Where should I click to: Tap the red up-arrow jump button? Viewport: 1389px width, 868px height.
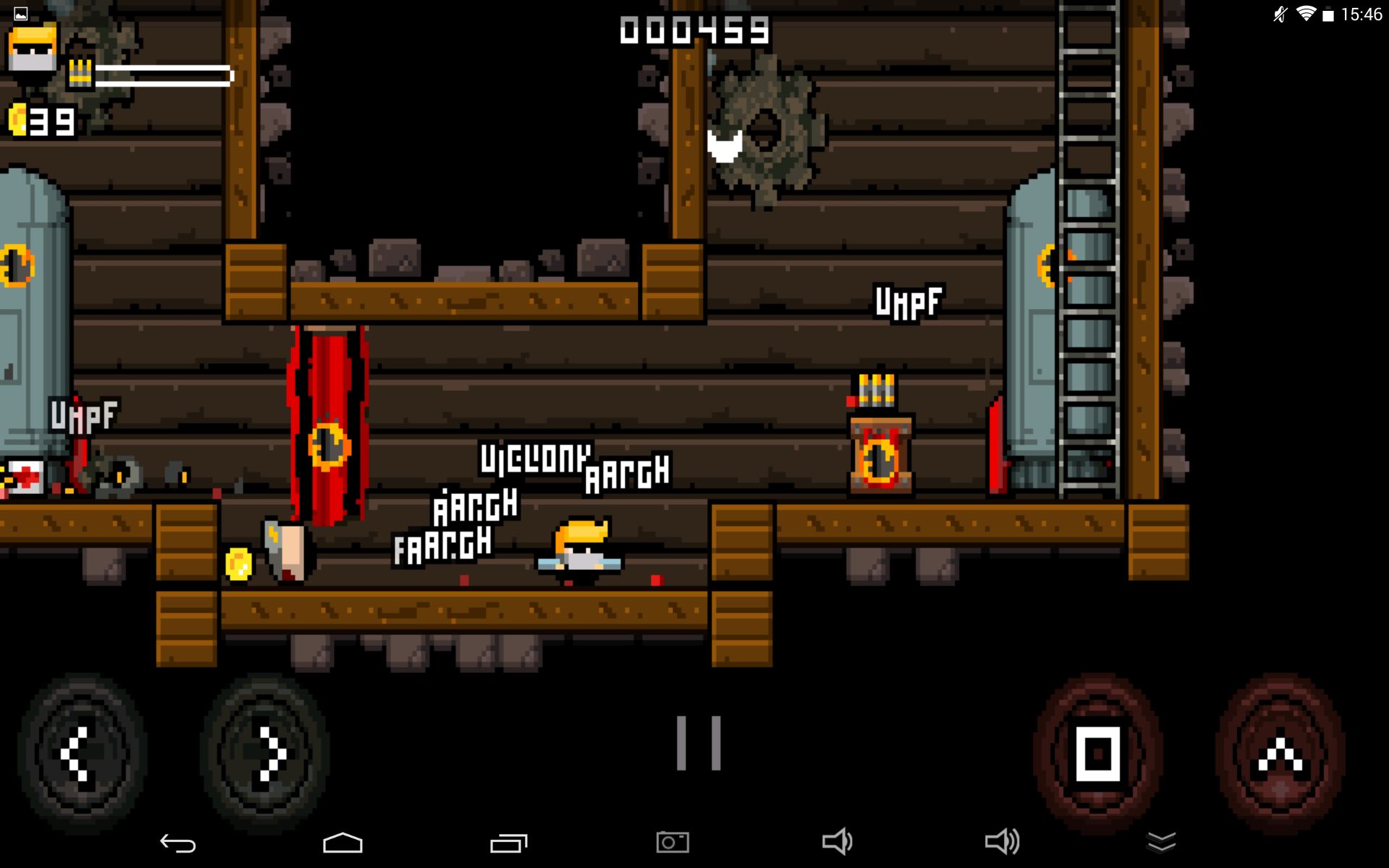click(1280, 754)
